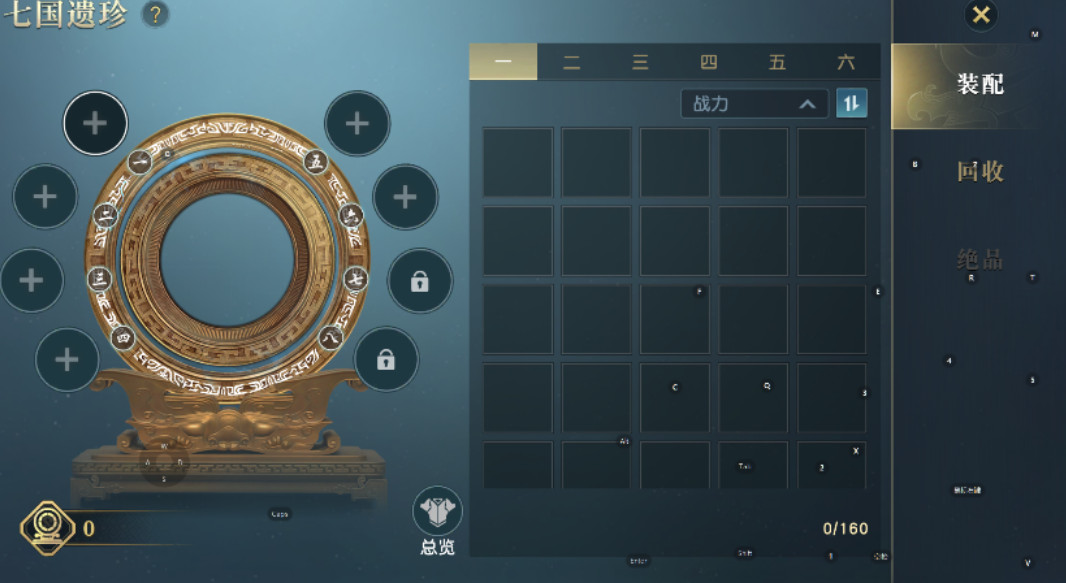Click the plus slot beside 二
This screenshot has height=583, width=1066.
45,197
